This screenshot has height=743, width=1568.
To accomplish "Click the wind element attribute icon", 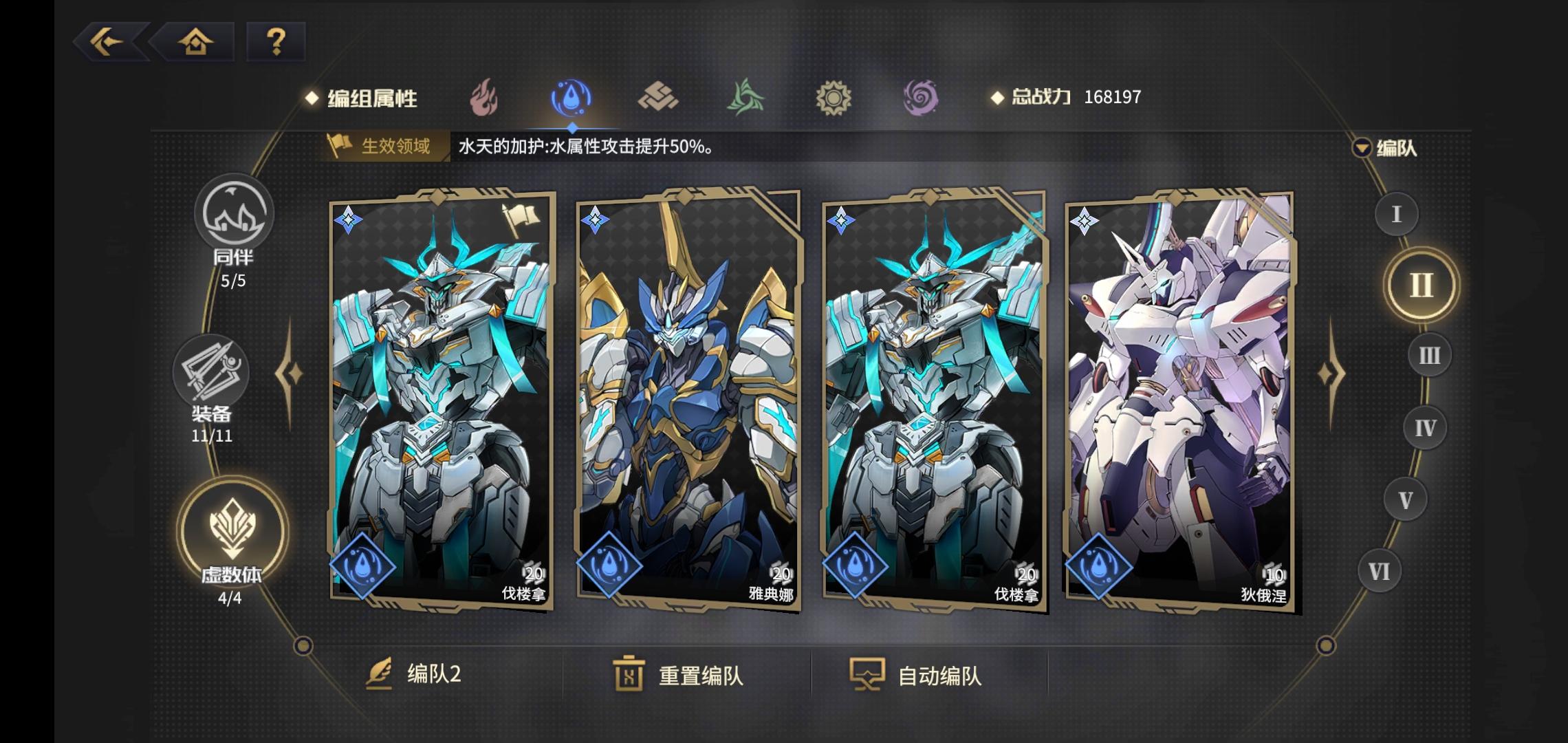I will [x=746, y=98].
